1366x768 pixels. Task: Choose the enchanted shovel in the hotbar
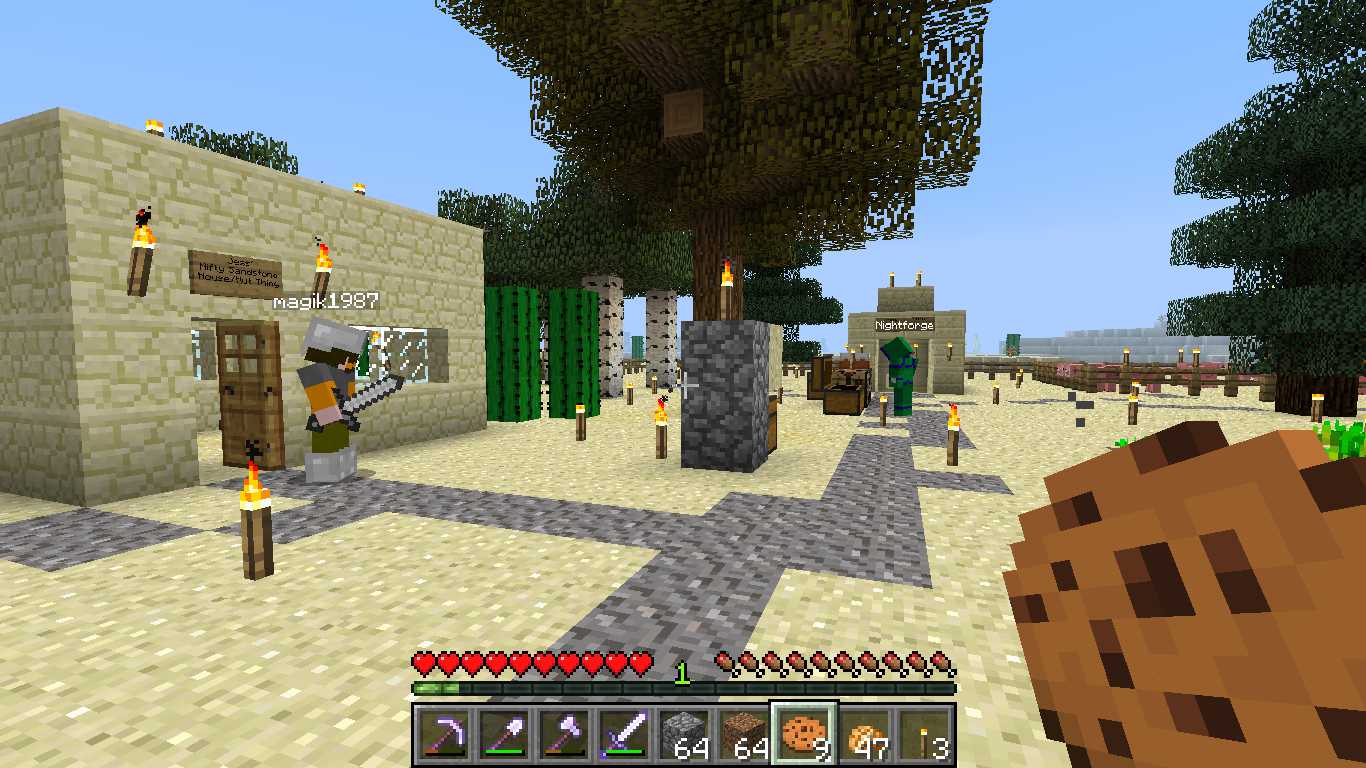coord(503,735)
